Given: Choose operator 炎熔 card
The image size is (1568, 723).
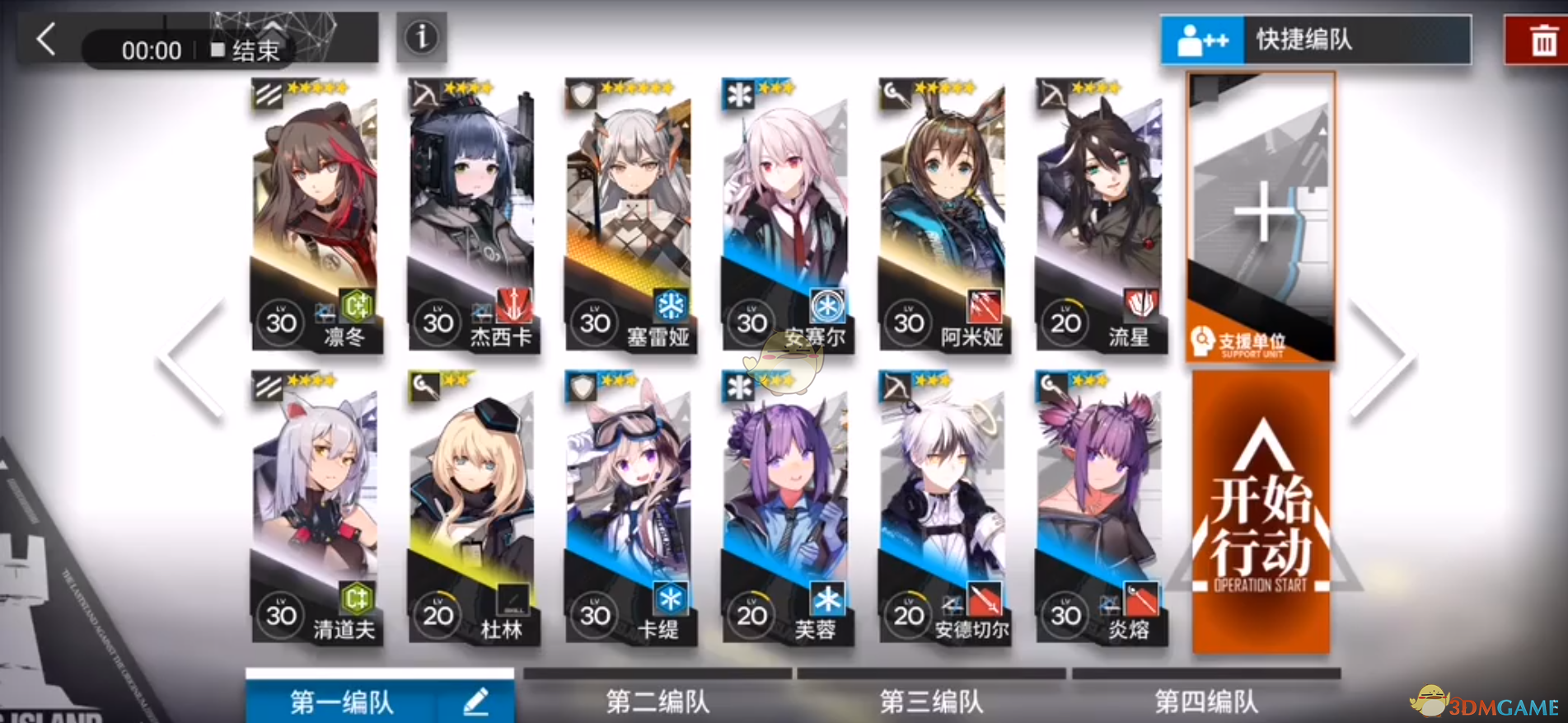Looking at the screenshot, I should pyautogui.click(x=1099, y=507).
